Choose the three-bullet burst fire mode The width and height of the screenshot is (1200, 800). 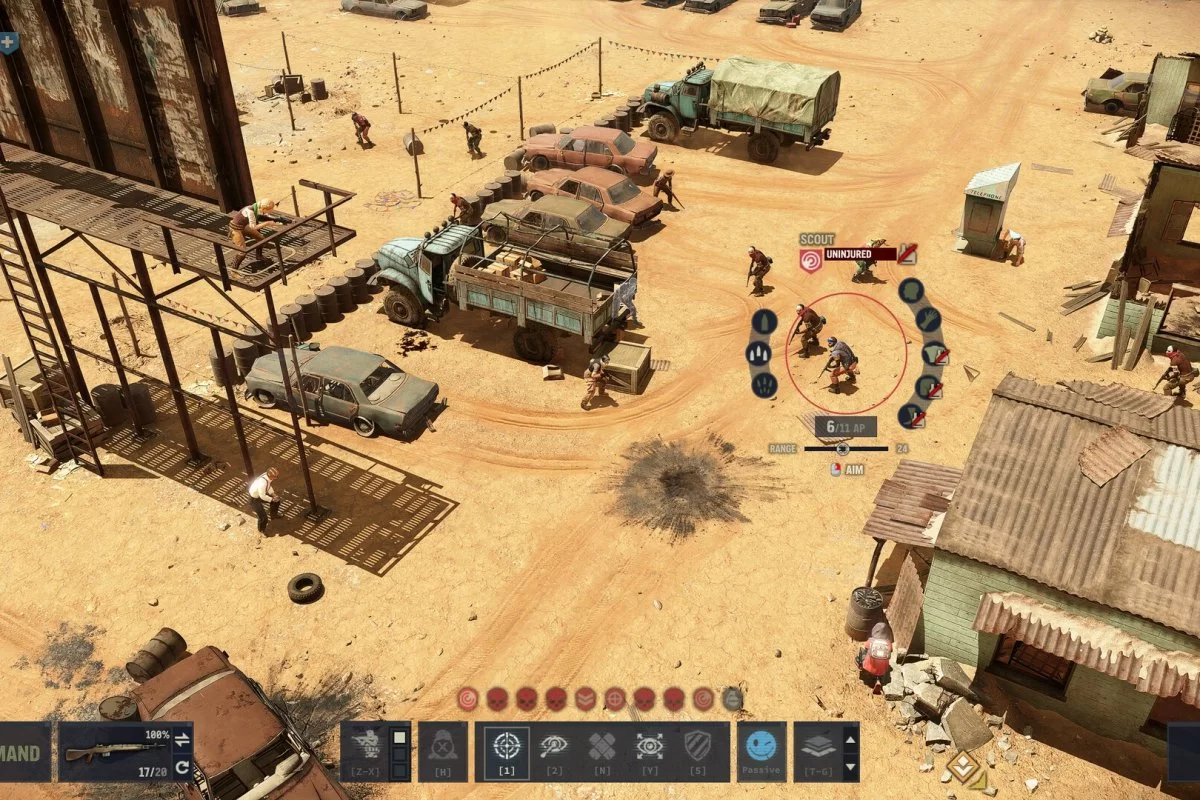tap(759, 353)
